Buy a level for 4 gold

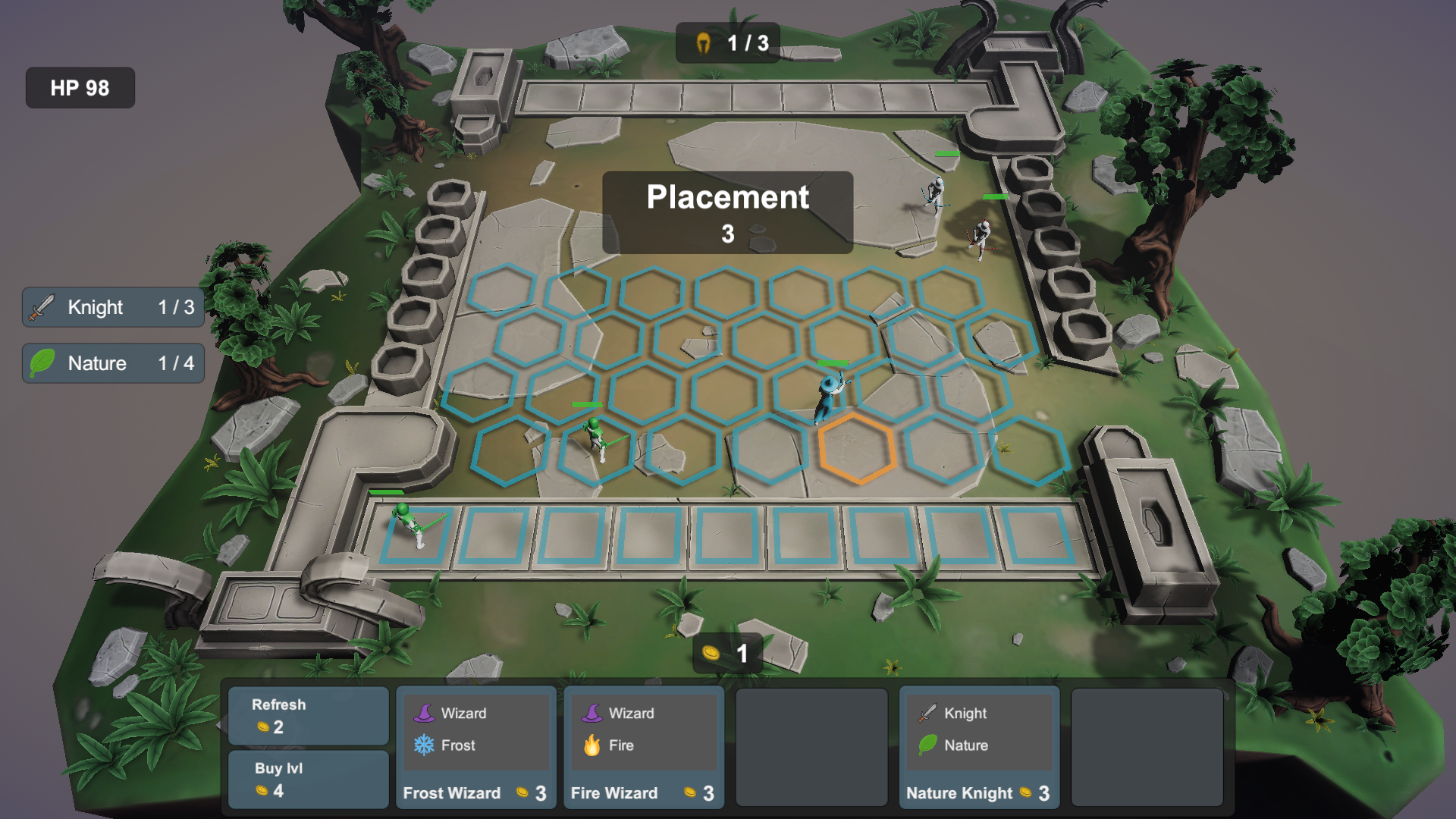pos(308,779)
